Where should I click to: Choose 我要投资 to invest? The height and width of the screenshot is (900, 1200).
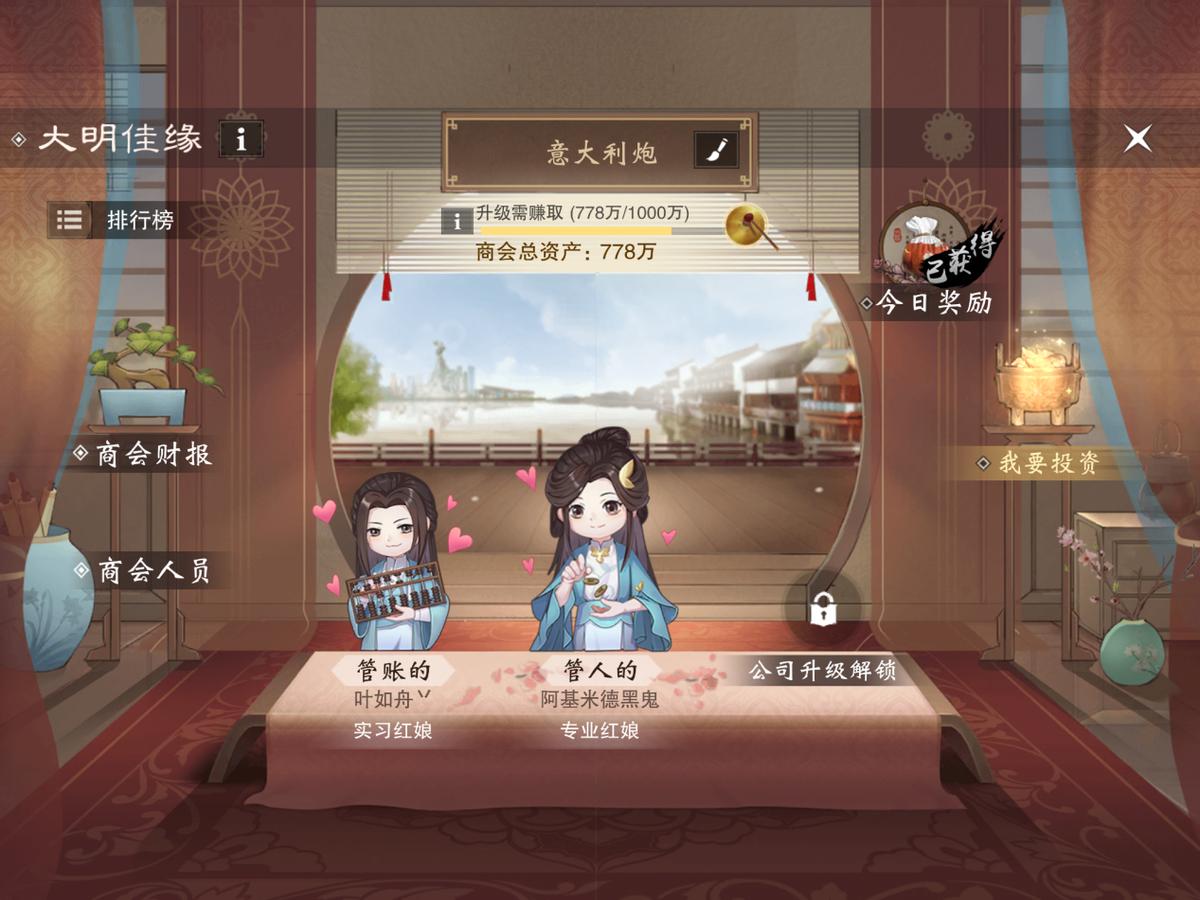point(1048,463)
